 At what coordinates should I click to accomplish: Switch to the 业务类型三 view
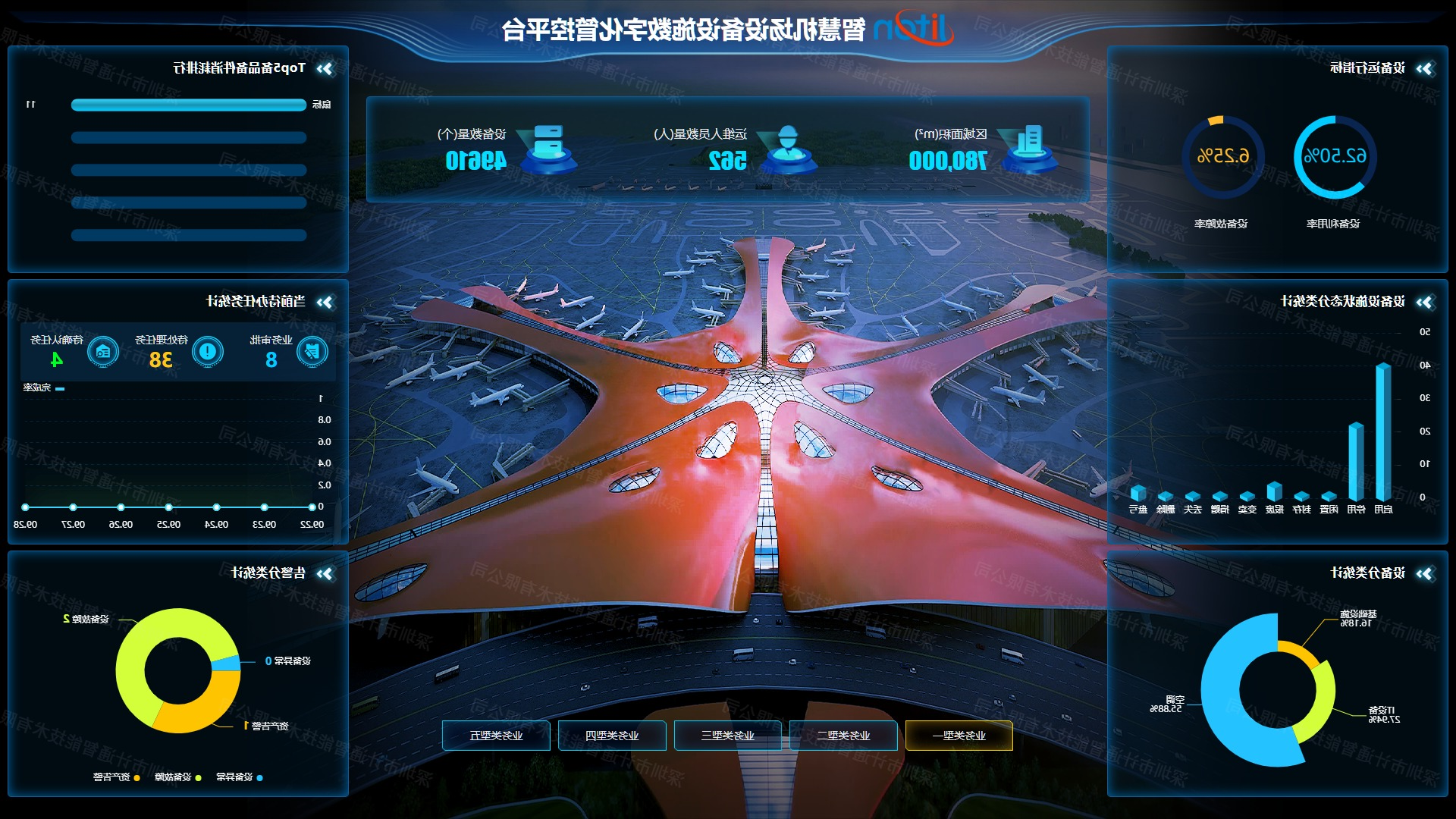[x=727, y=736]
